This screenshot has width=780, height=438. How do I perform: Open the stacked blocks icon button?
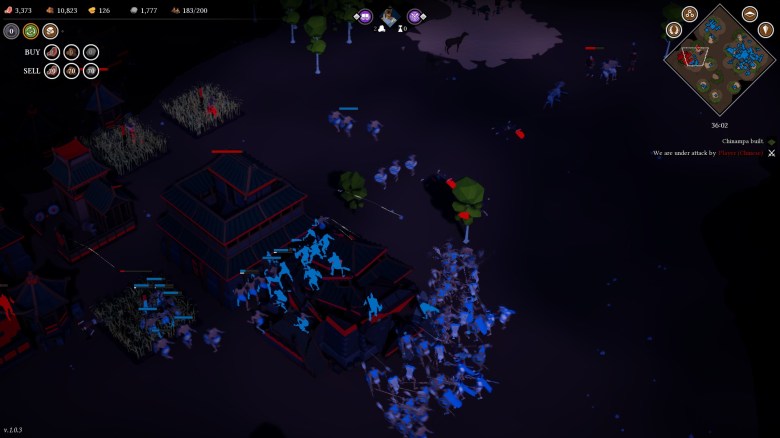coord(50,31)
